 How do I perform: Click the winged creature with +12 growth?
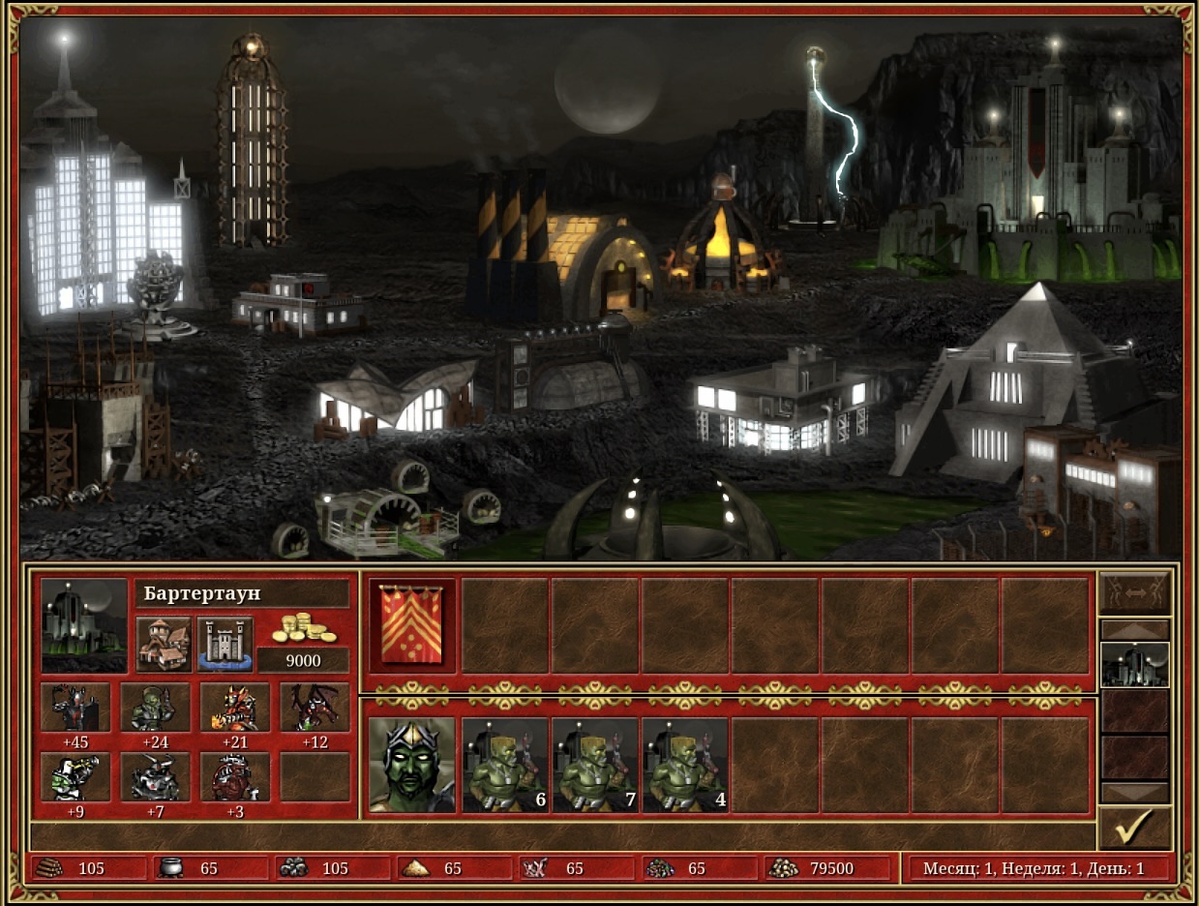point(315,708)
